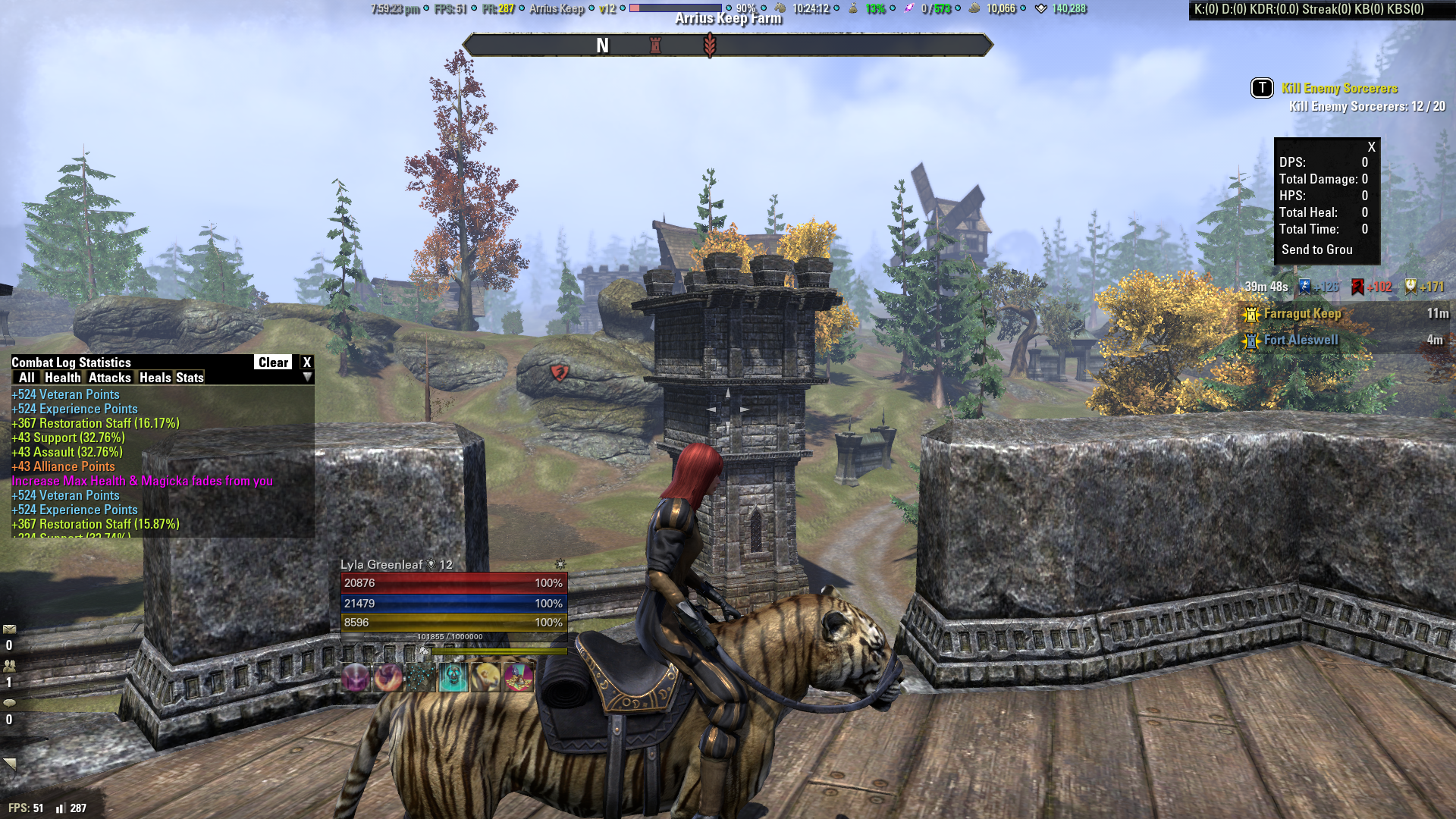Select the Heals tab in Combat Log

(156, 378)
